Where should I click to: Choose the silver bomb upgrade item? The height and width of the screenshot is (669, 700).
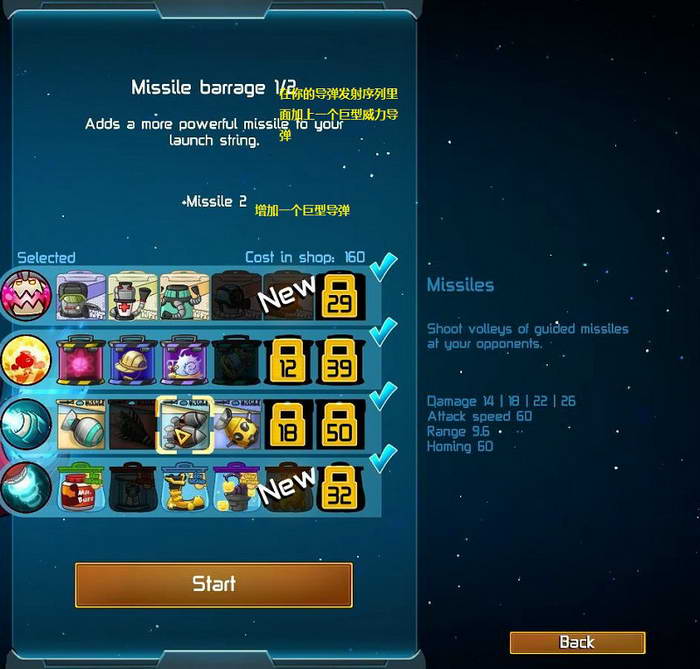tap(81, 423)
